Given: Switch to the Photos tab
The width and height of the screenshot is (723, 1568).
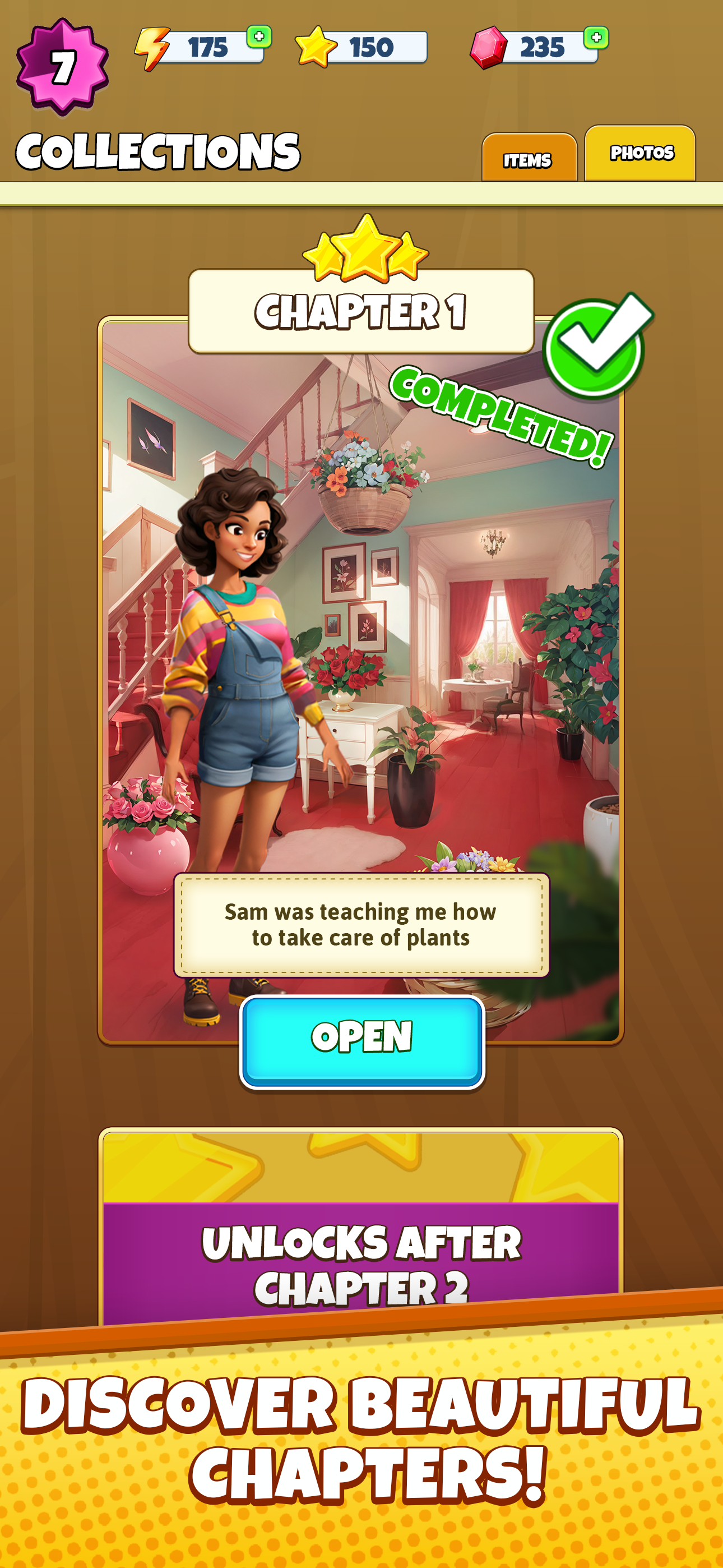Looking at the screenshot, I should [x=641, y=153].
